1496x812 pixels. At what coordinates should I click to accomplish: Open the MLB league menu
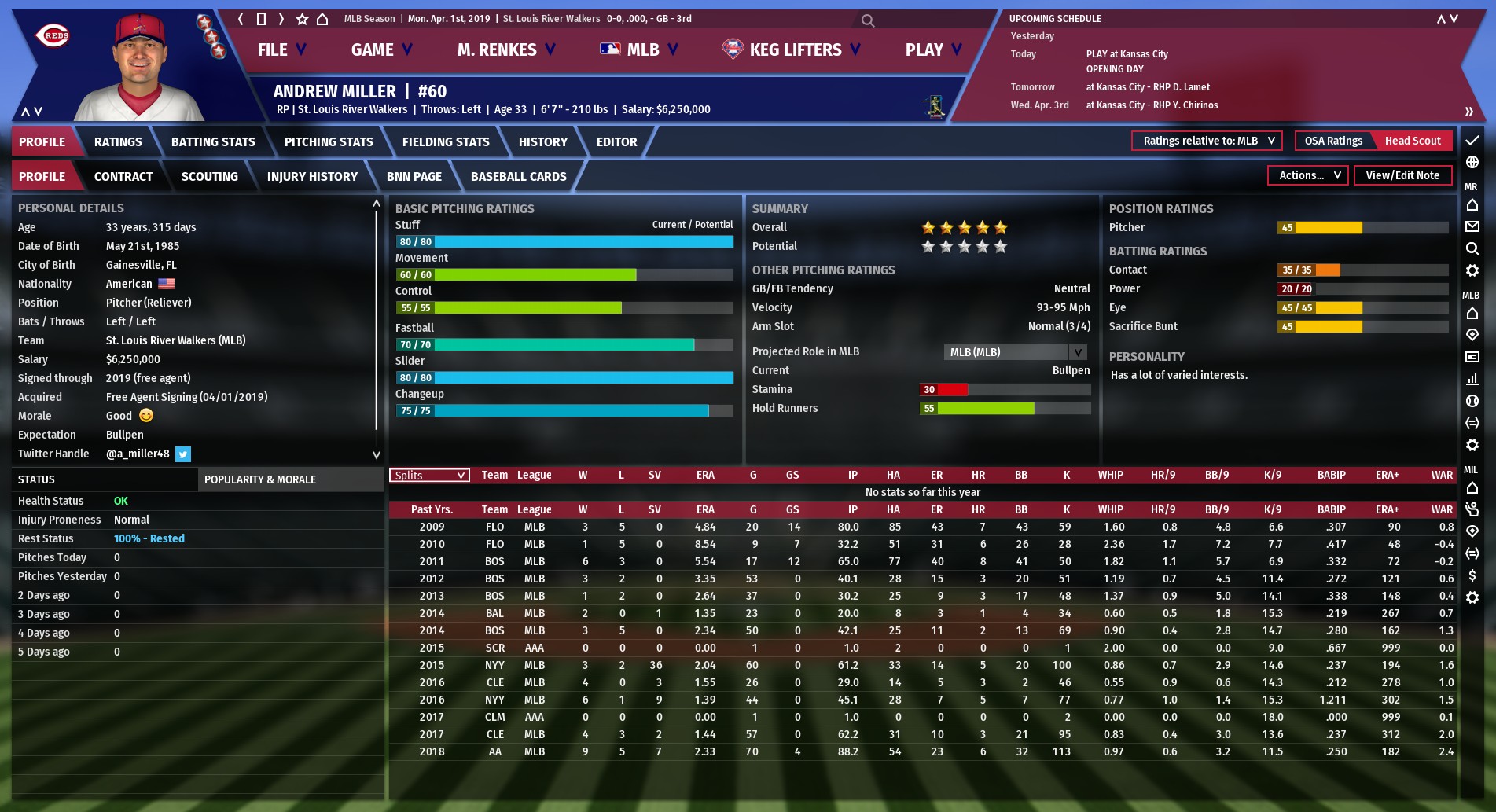click(638, 50)
